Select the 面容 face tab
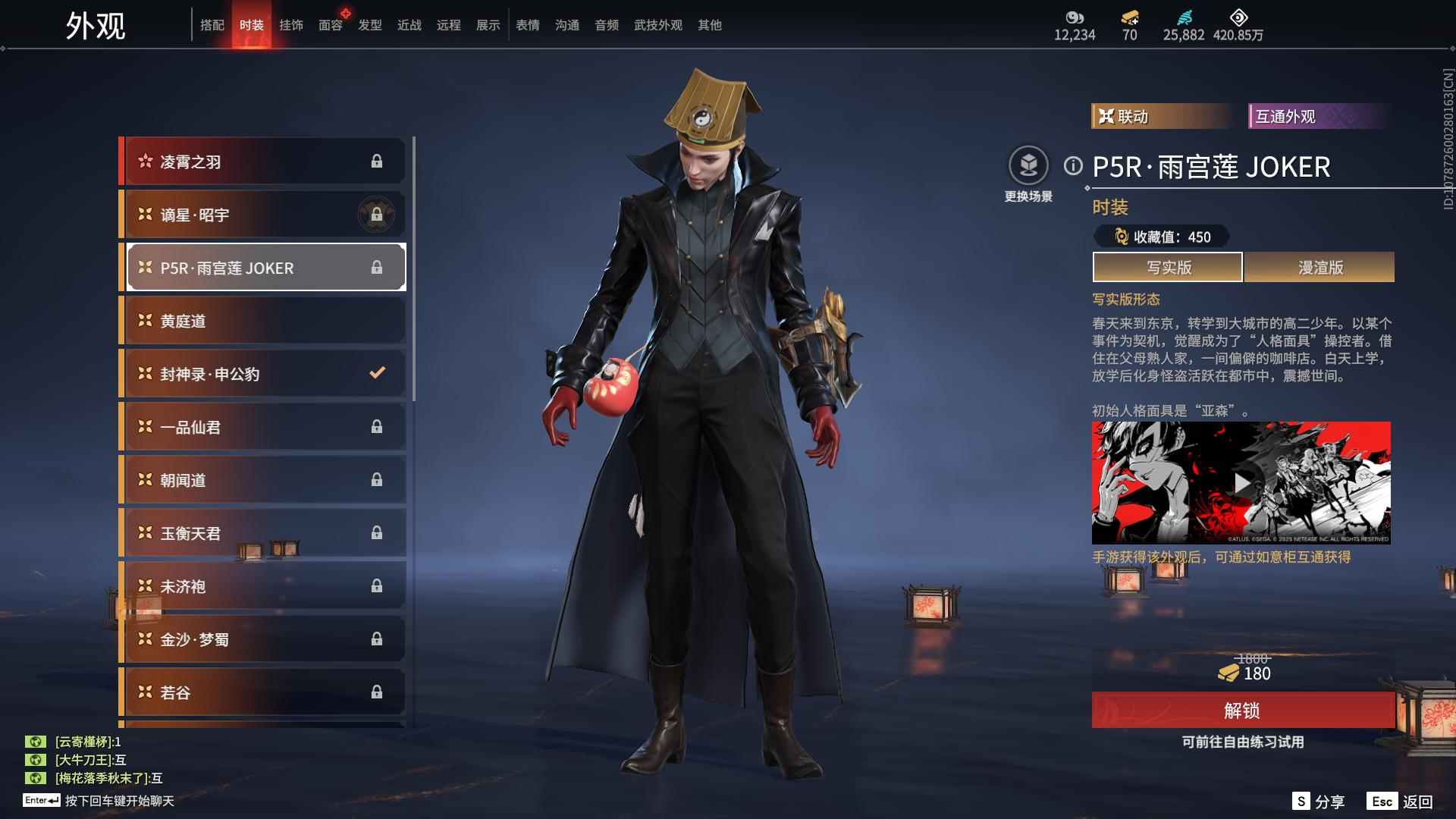Viewport: 1456px width, 819px height. pyautogui.click(x=331, y=25)
